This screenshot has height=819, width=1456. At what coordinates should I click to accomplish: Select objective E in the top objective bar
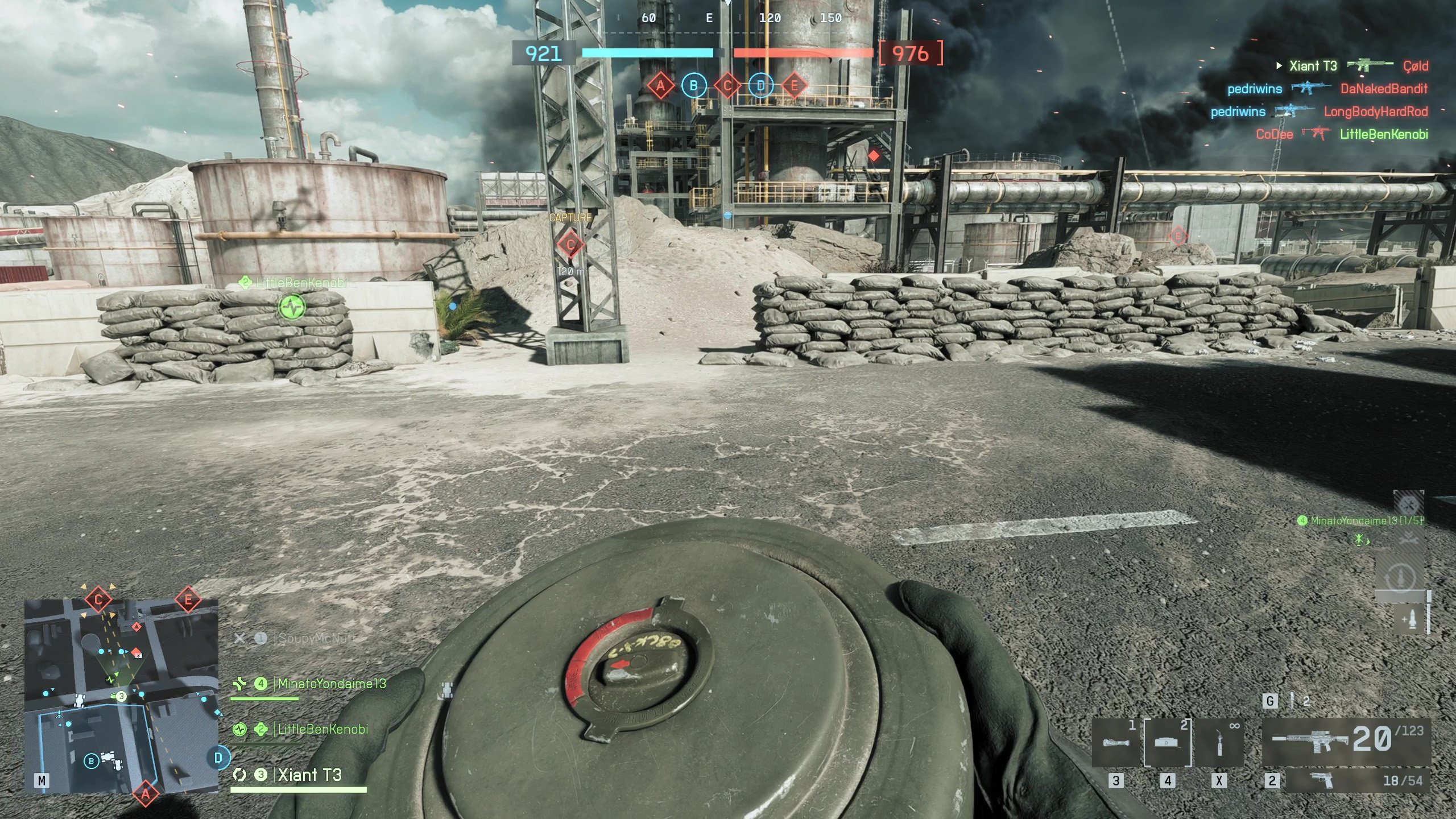pyautogui.click(x=794, y=86)
